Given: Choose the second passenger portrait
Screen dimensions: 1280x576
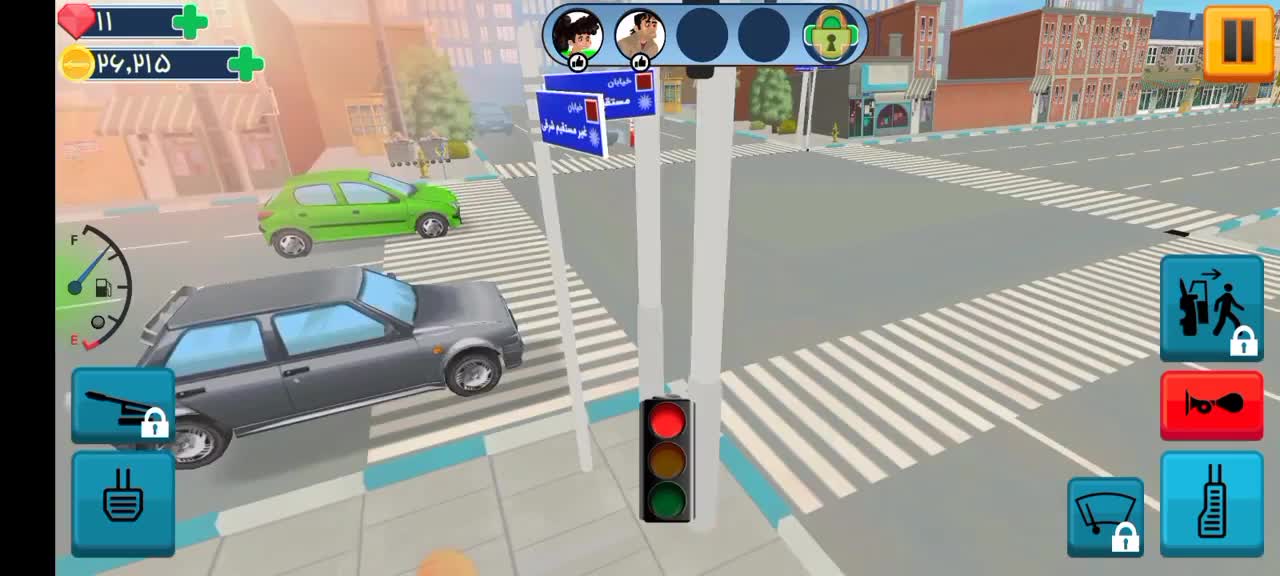Looking at the screenshot, I should (x=640, y=36).
